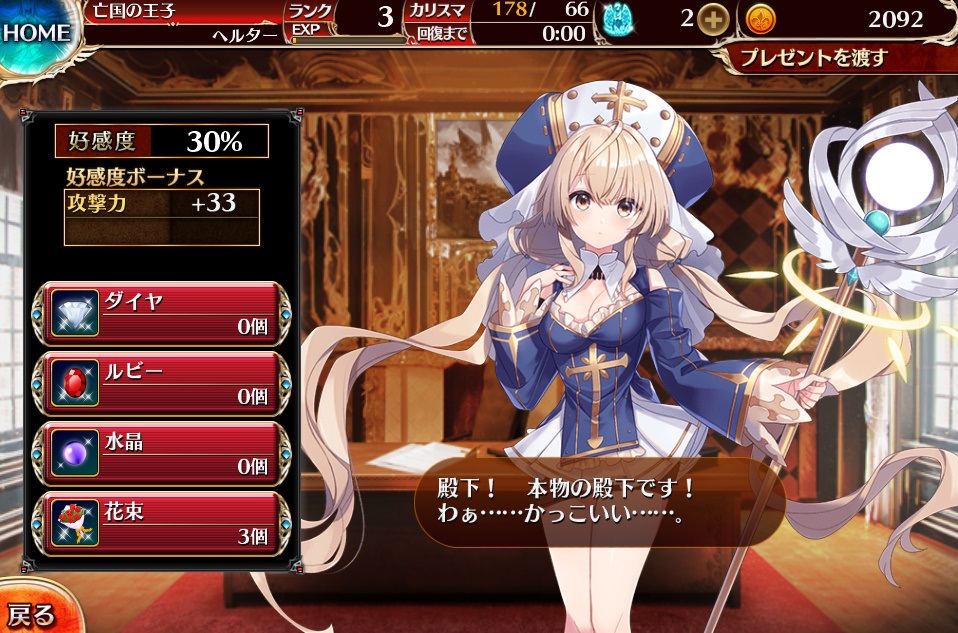Viewport: 958px width, 633px height.
Task: Give a 花束 (bouquet) gift
Action: tap(163, 524)
